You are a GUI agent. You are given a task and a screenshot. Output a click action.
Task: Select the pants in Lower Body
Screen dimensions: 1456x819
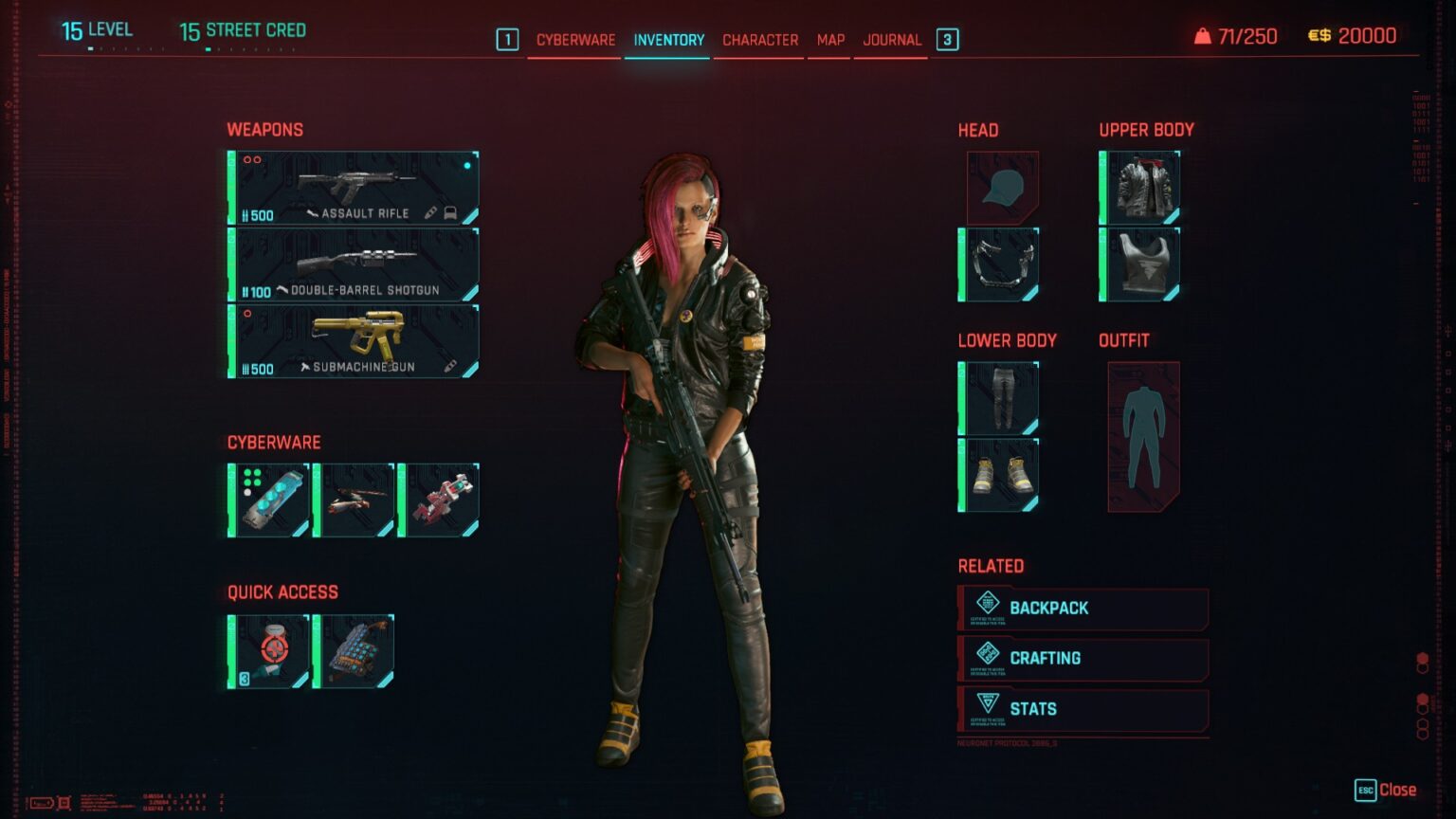click(1000, 395)
